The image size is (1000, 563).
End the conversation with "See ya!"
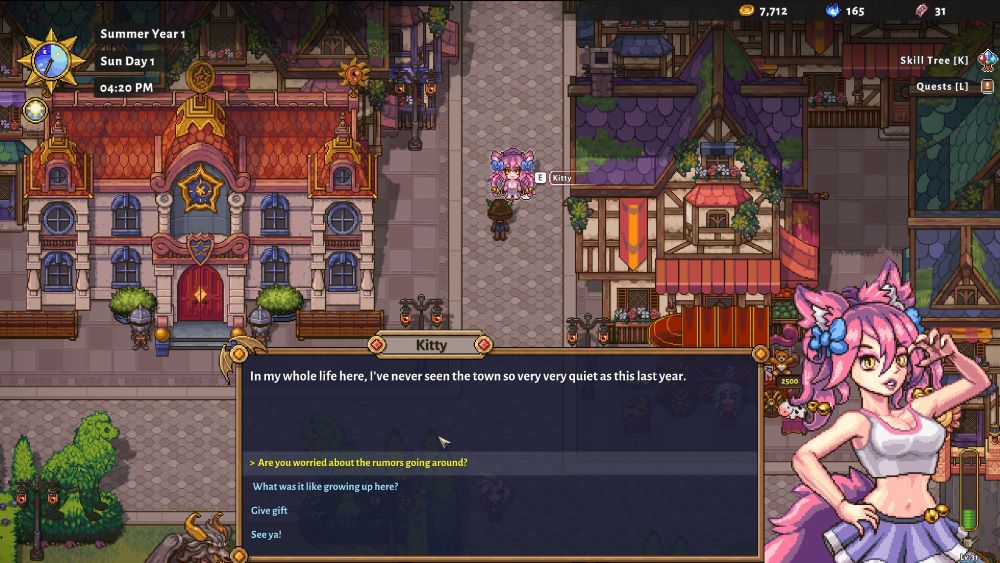[x=266, y=535]
